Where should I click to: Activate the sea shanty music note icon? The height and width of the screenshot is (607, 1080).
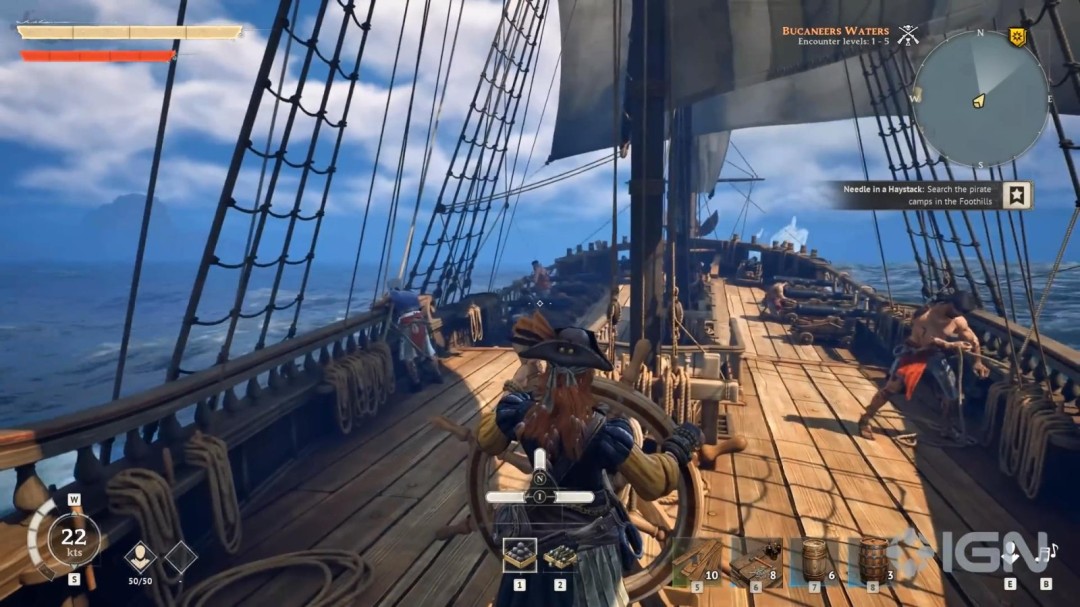click(x=1046, y=553)
